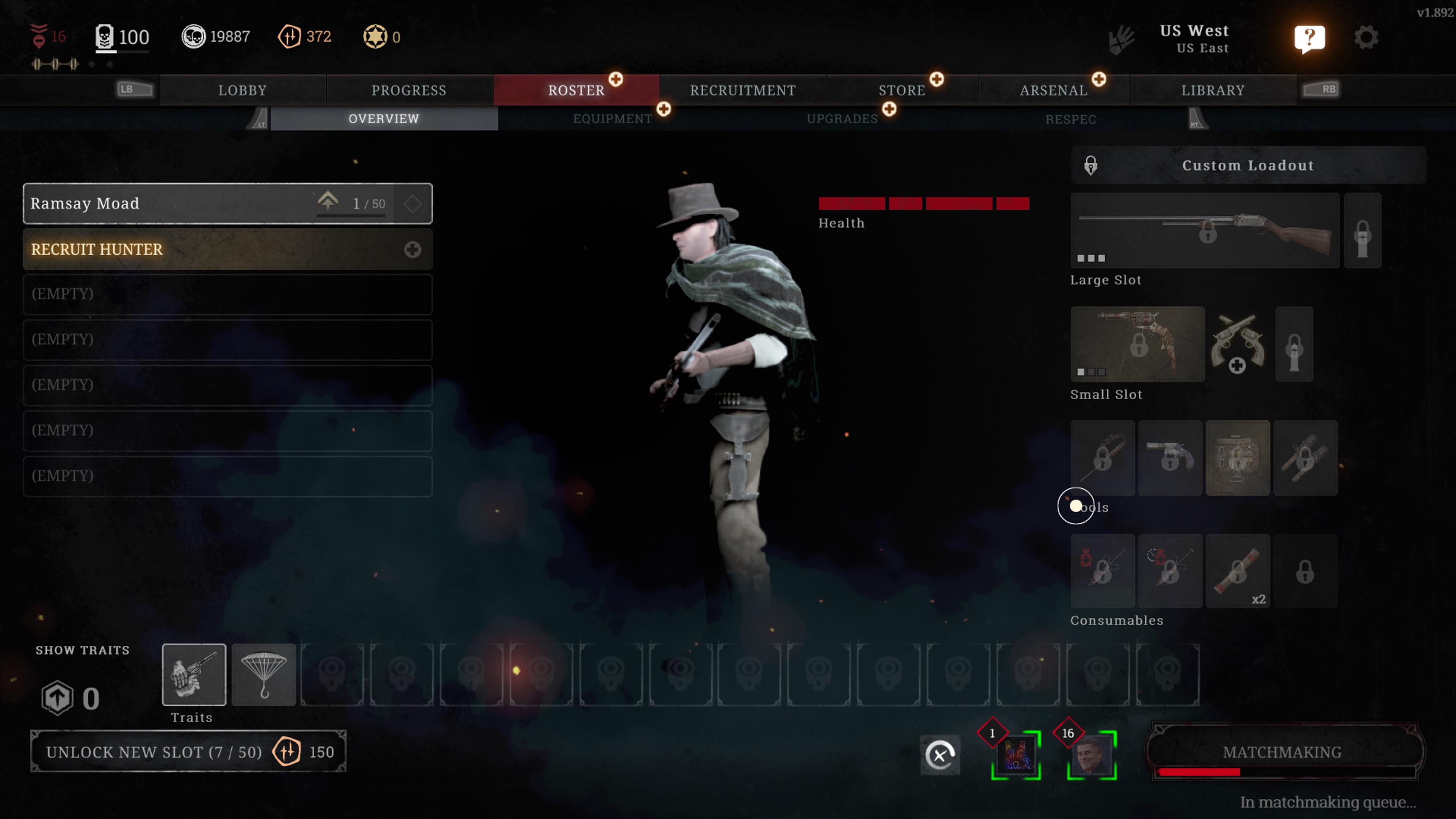The height and width of the screenshot is (819, 1456).
Task: Expand the Show Traits panel
Action: pyautogui.click(x=82, y=650)
